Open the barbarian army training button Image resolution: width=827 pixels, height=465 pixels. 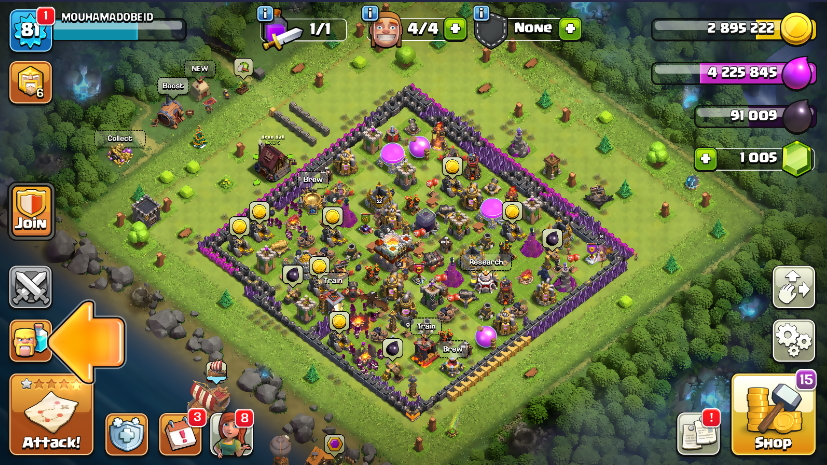[31, 341]
